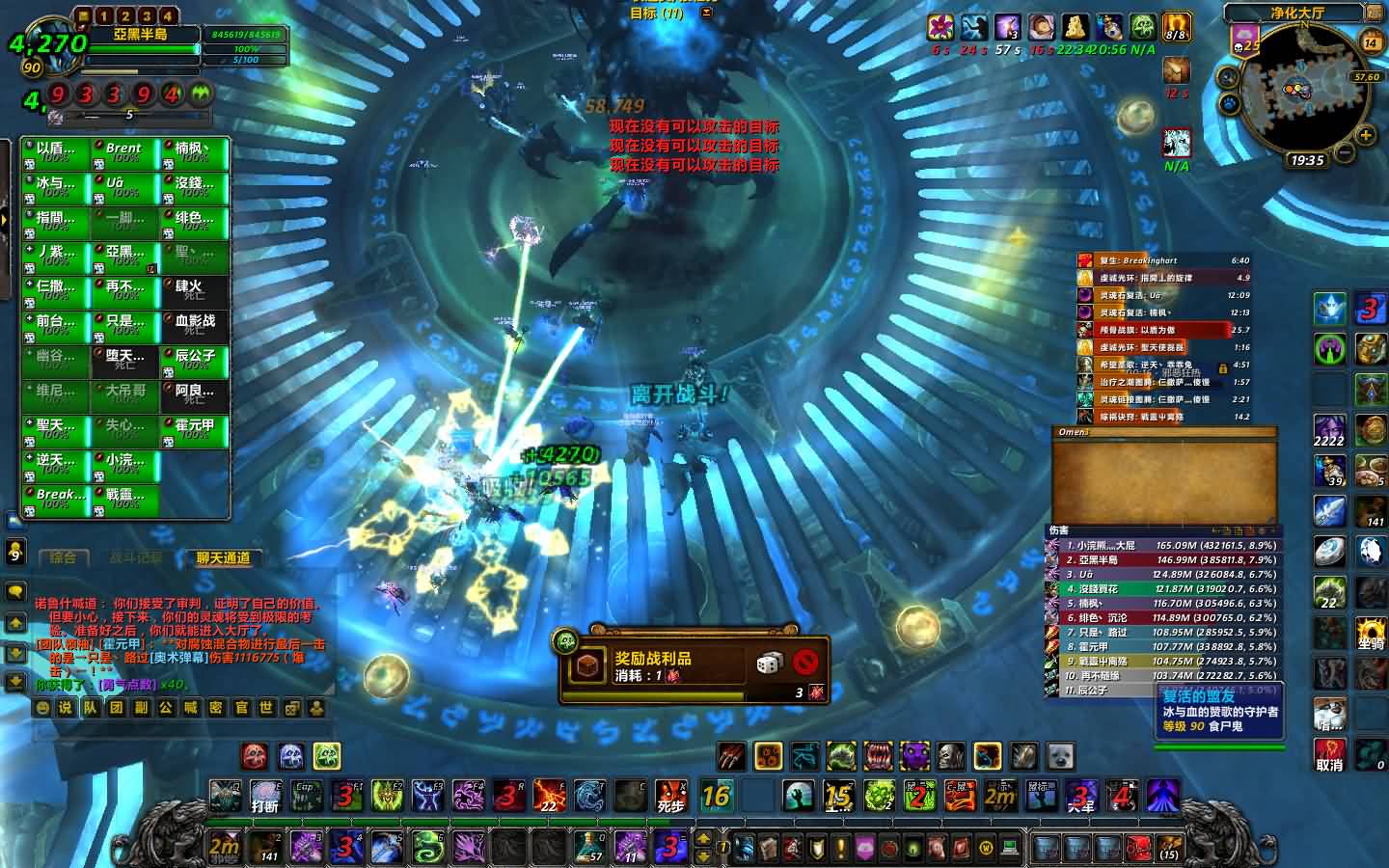Select raid member 霍元甲's frame
Viewport: 1389px width, 868px height.
tap(195, 430)
